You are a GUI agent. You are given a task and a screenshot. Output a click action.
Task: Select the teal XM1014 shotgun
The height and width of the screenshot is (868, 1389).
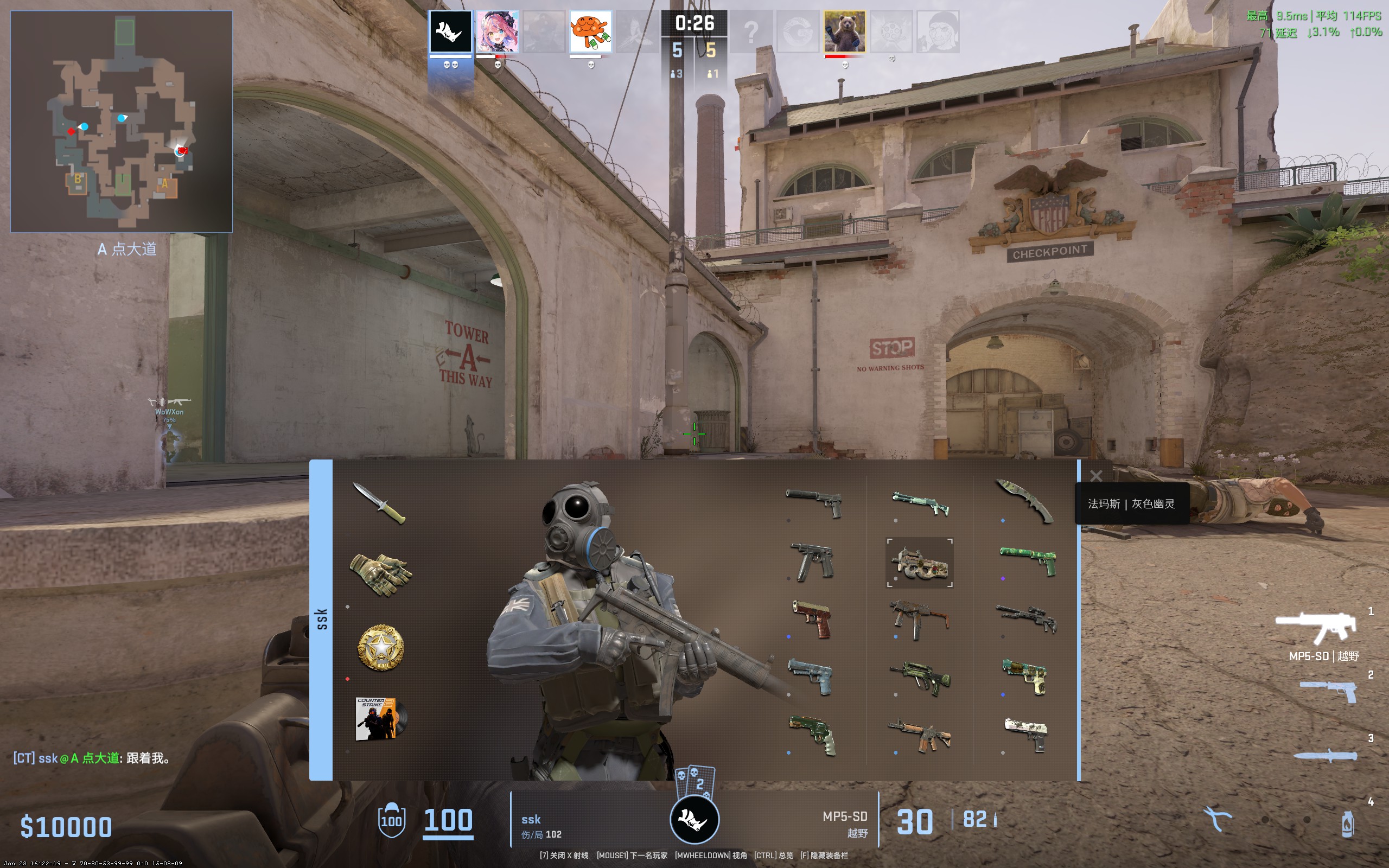tap(920, 504)
